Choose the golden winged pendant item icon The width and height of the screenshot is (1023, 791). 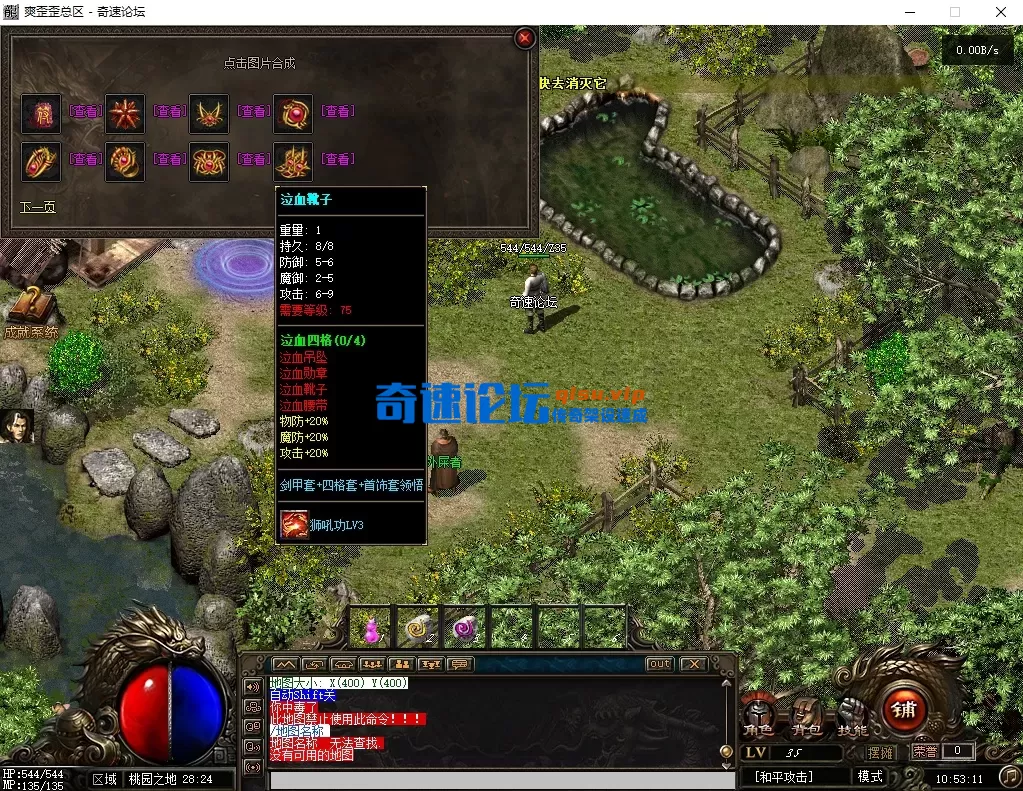pyautogui.click(x=209, y=113)
